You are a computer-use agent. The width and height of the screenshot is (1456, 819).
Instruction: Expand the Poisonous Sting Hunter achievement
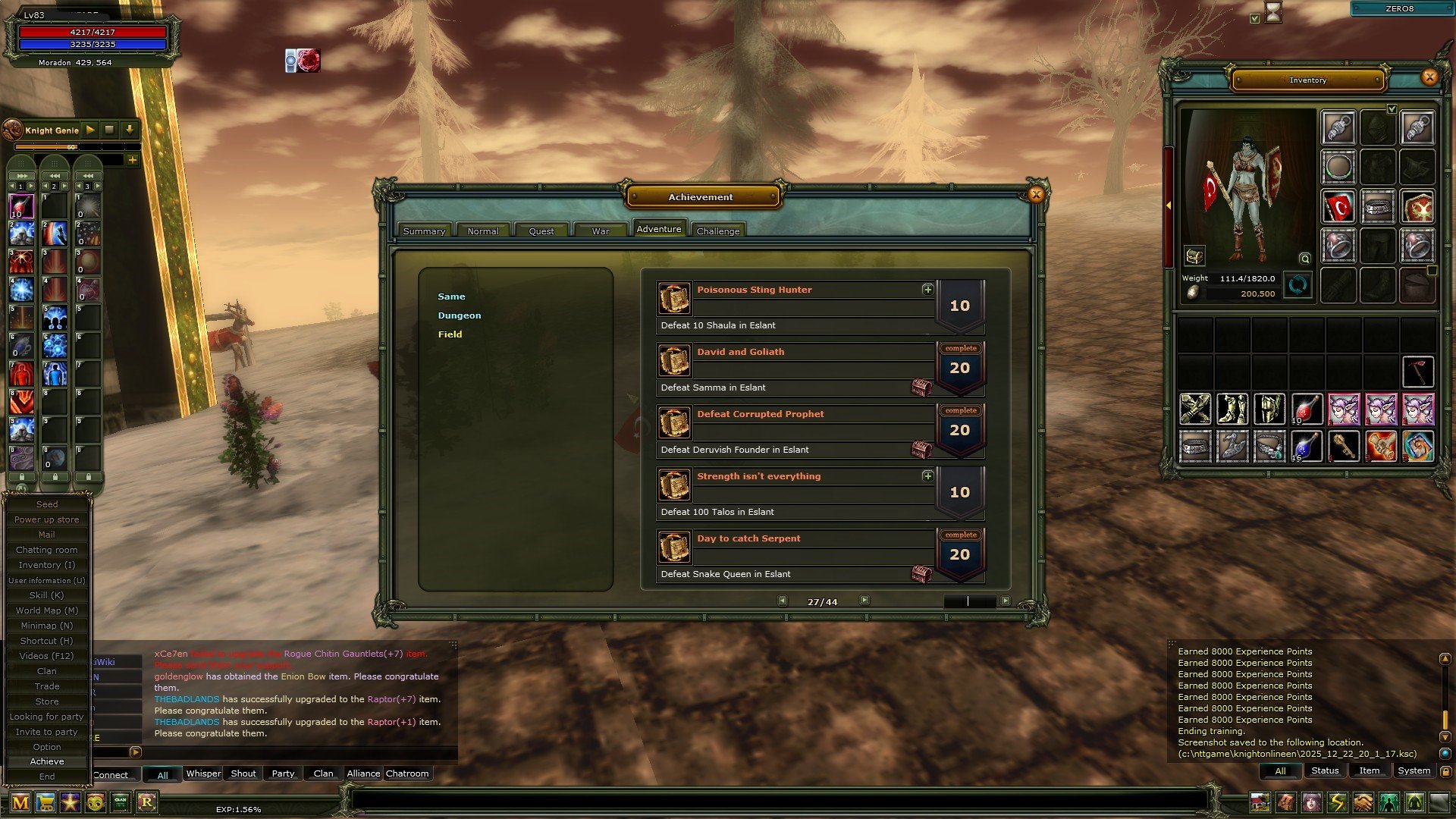pyautogui.click(x=927, y=290)
